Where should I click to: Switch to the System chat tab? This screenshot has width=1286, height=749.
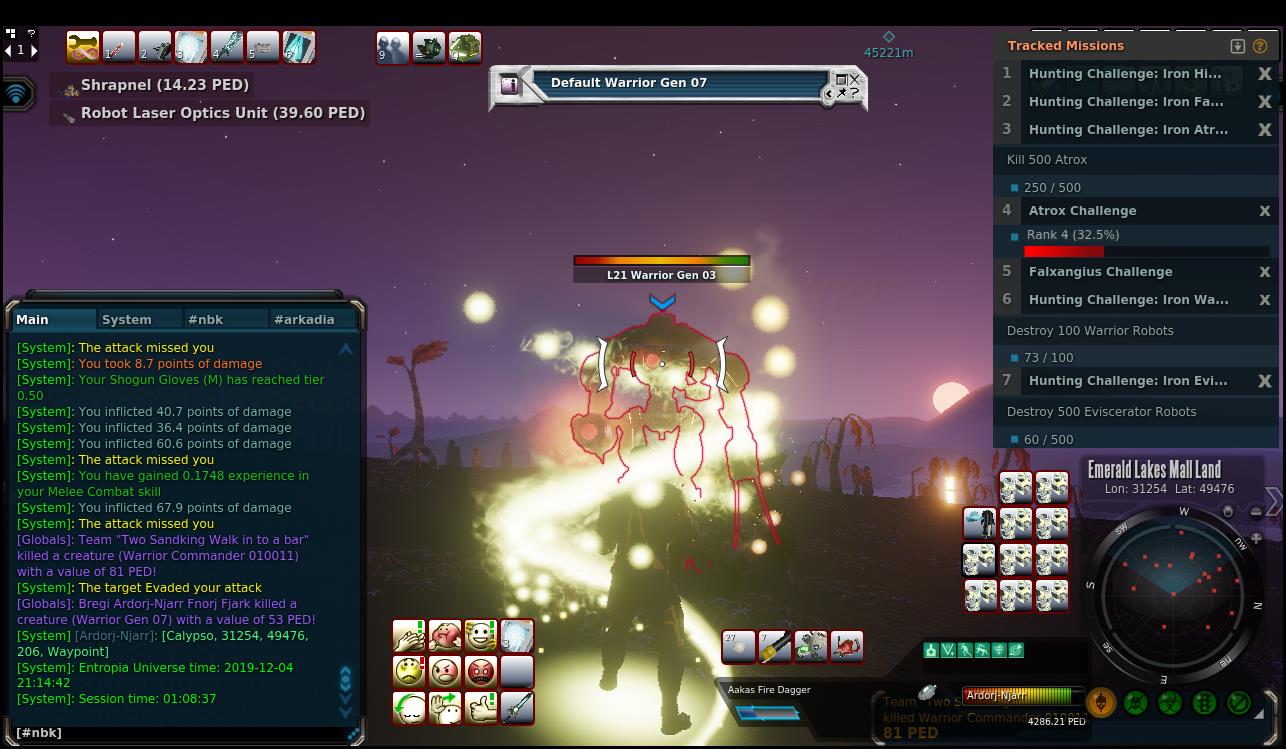tap(127, 319)
